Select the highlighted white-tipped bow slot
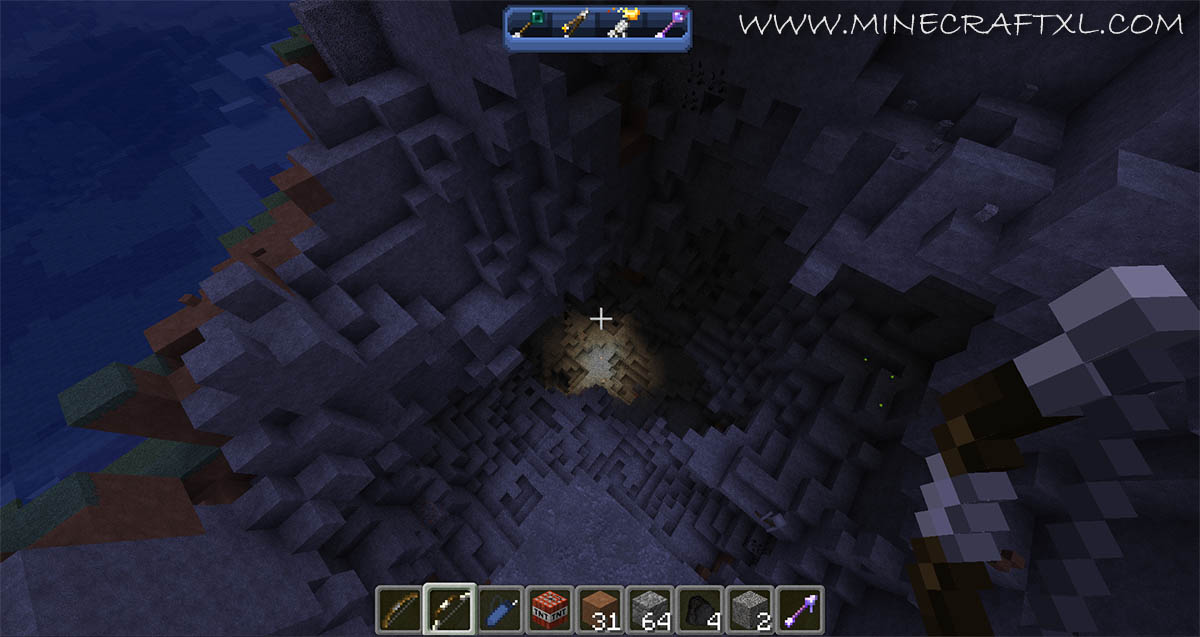1200x637 pixels. click(449, 608)
